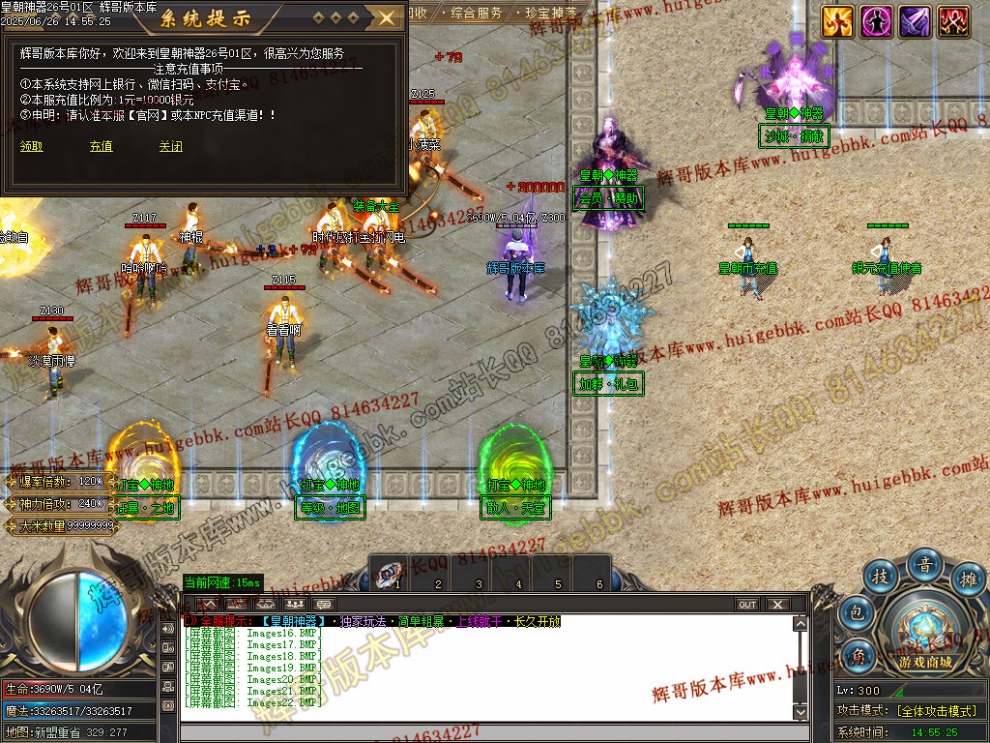990x743 pixels.
Task: Activate the magenta circle silhouette skill icon
Action: click(877, 22)
